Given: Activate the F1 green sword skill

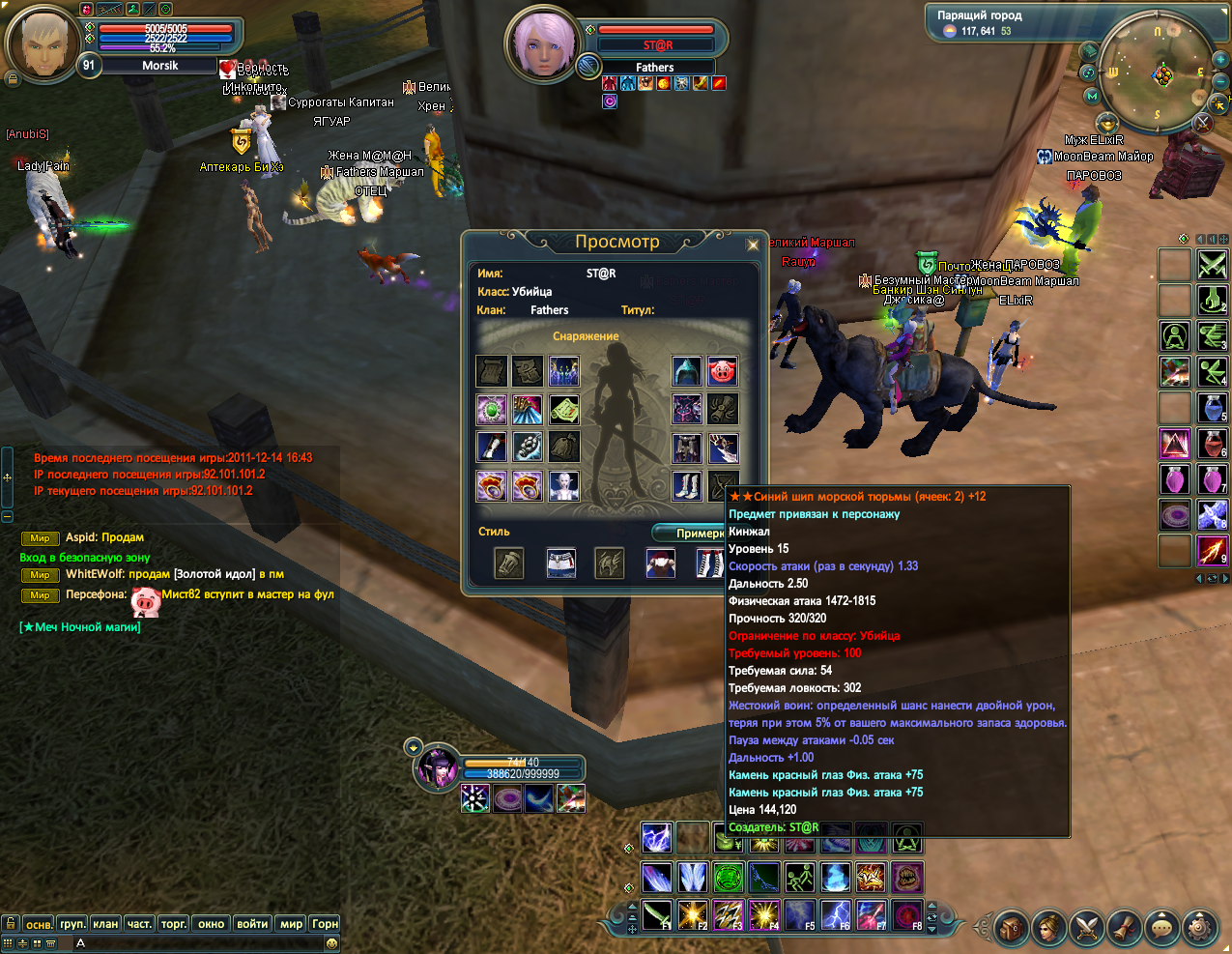Looking at the screenshot, I should pyautogui.click(x=657, y=914).
